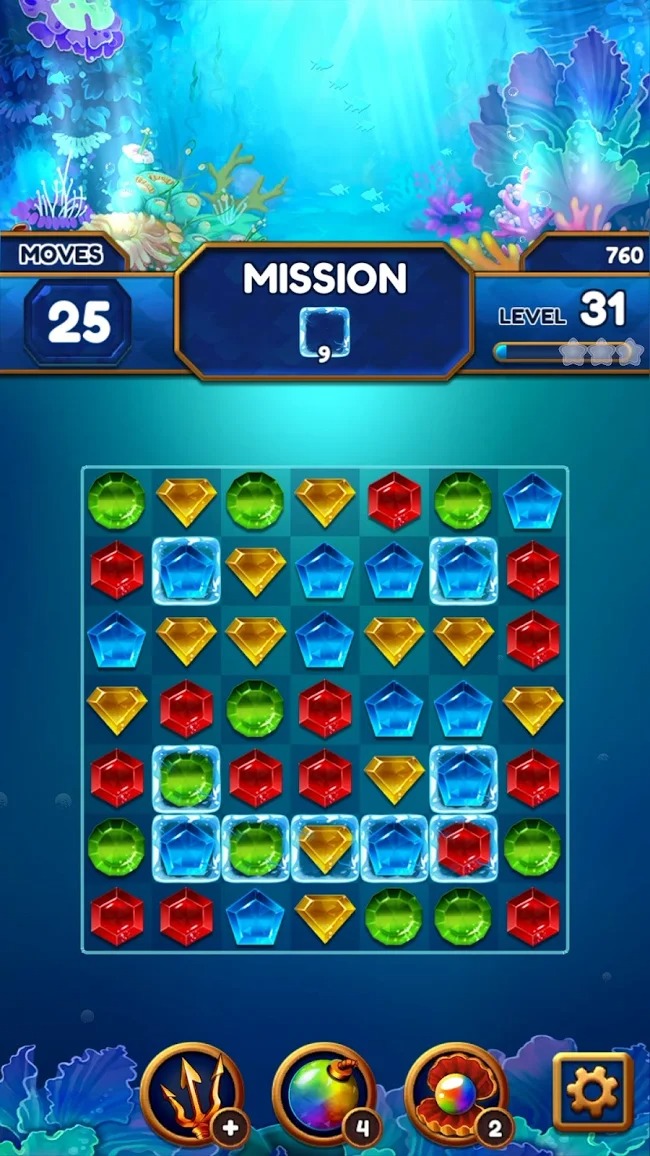Activate the trident booster
Screen dimensions: 650x1156
[x=193, y=1095]
